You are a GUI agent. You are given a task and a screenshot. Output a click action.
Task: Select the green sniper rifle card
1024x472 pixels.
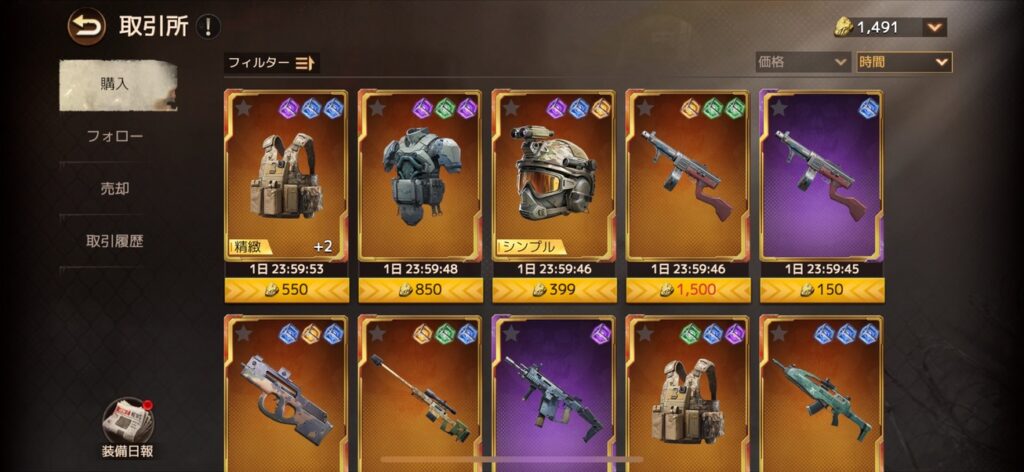[x=422, y=395]
